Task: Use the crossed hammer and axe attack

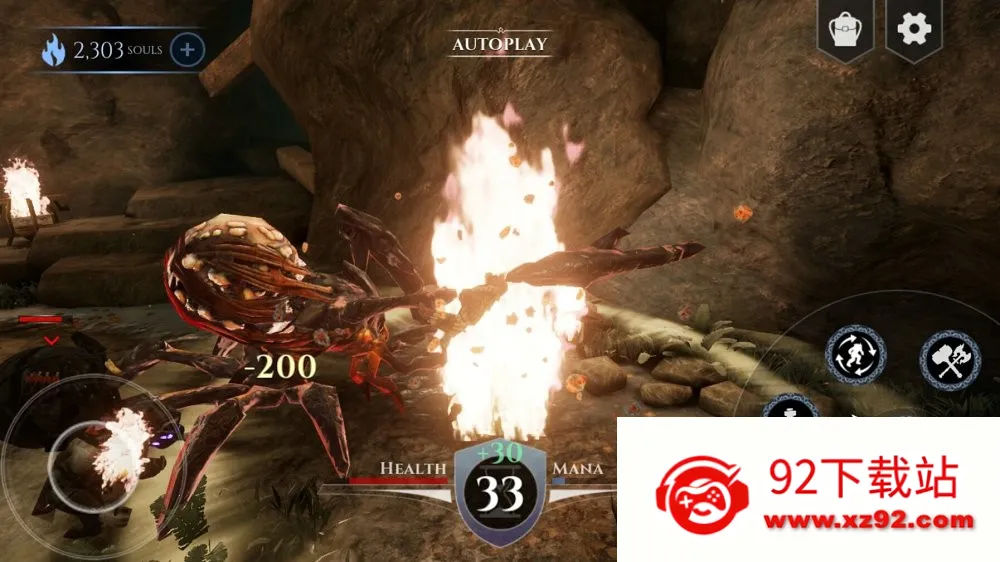Action: point(949,360)
